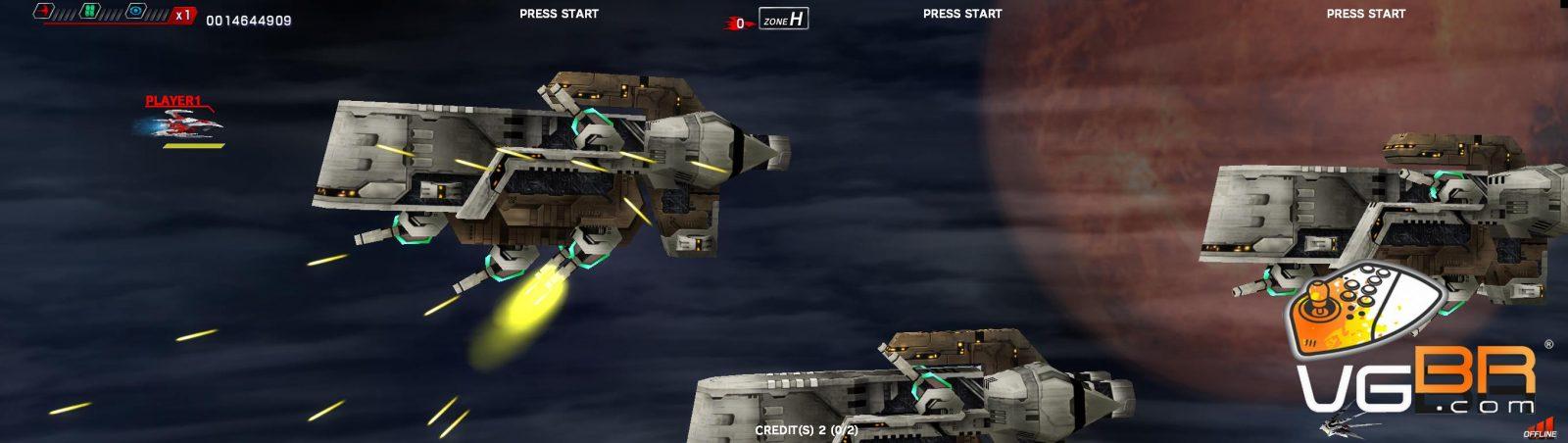Select the green bomb power-up icon
Viewport: 1568px width, 443px height.
90,12
